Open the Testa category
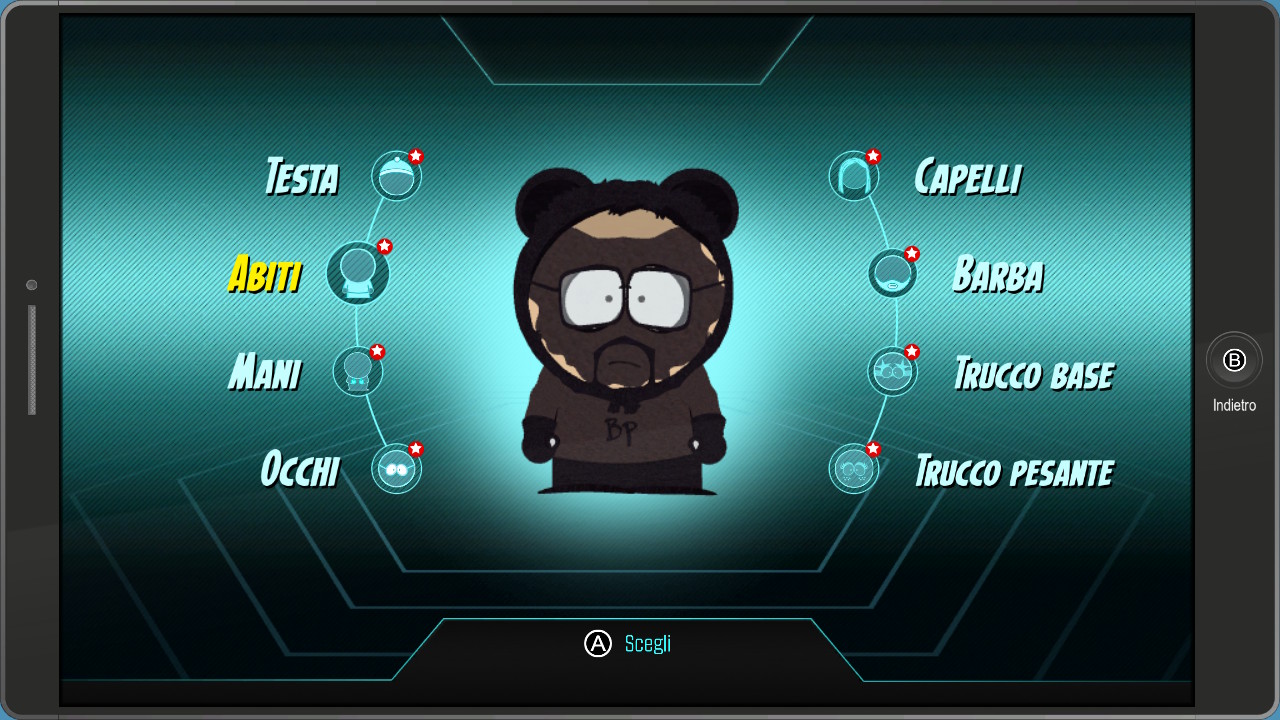 click(x=396, y=176)
